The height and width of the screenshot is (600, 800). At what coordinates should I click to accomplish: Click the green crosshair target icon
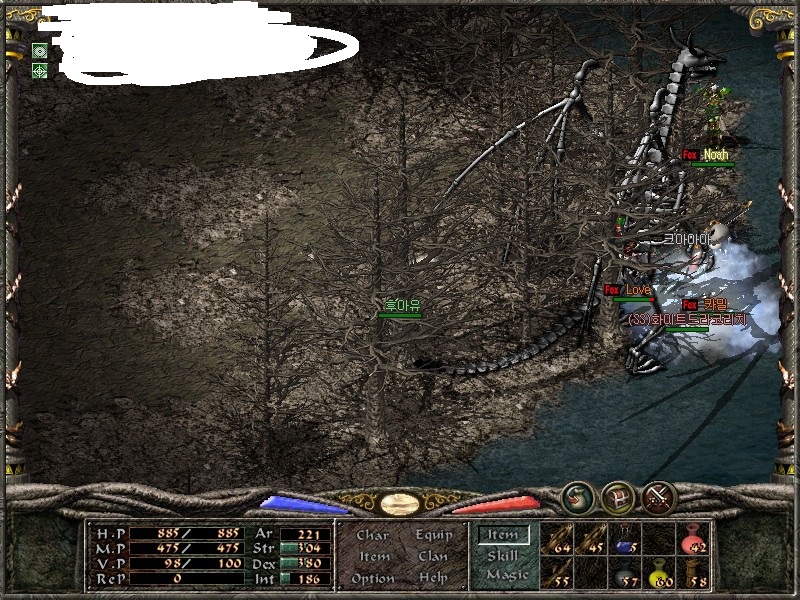39,70
